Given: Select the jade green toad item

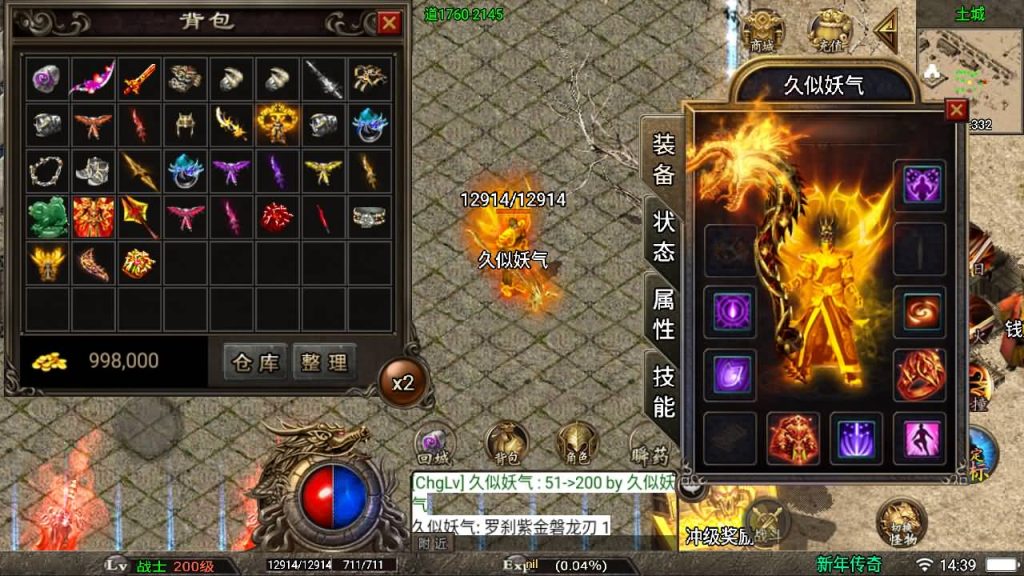Looking at the screenshot, I should pyautogui.click(x=46, y=216).
